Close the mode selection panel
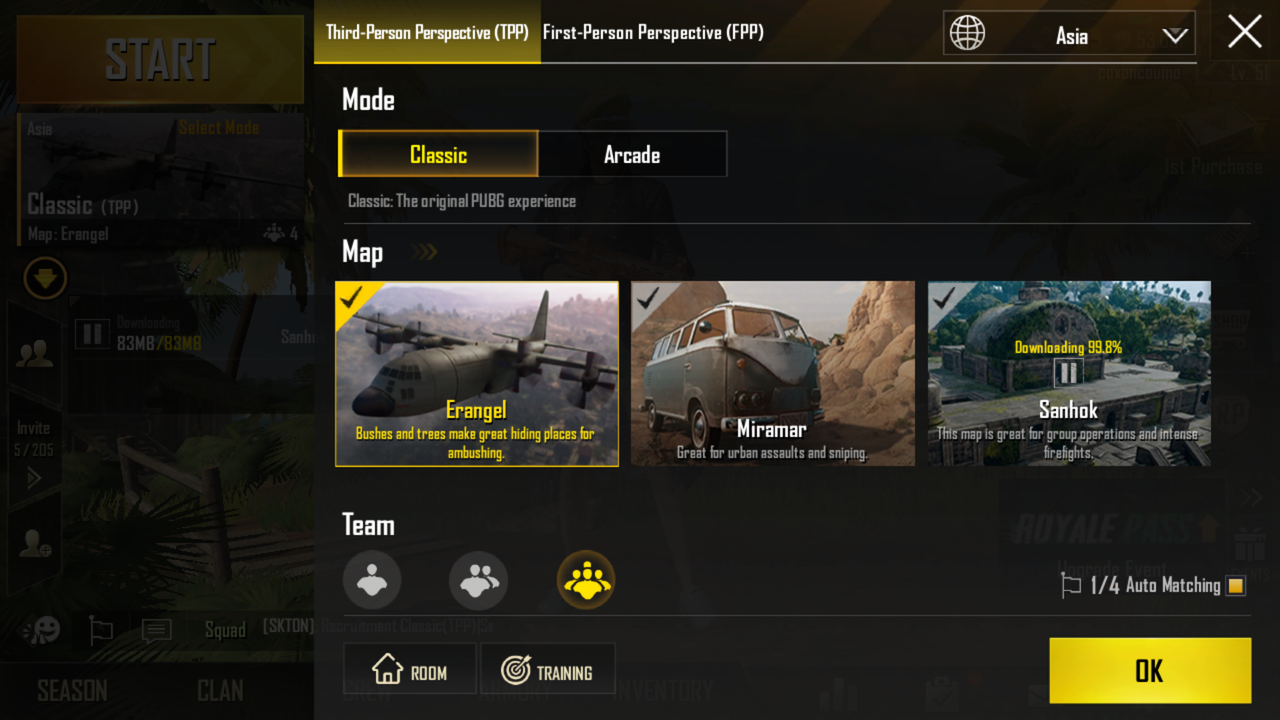This screenshot has height=720, width=1280. point(1244,32)
